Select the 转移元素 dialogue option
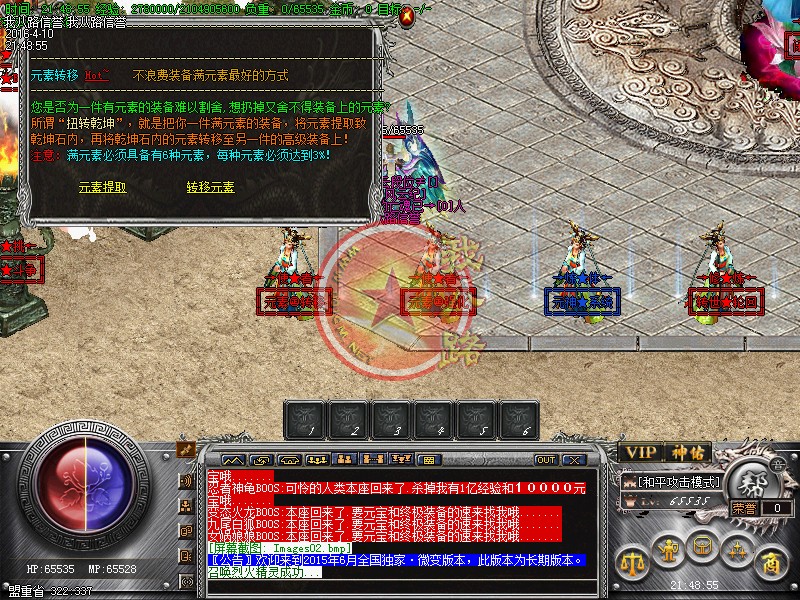Viewport: 800px width, 600px height. coord(210,187)
